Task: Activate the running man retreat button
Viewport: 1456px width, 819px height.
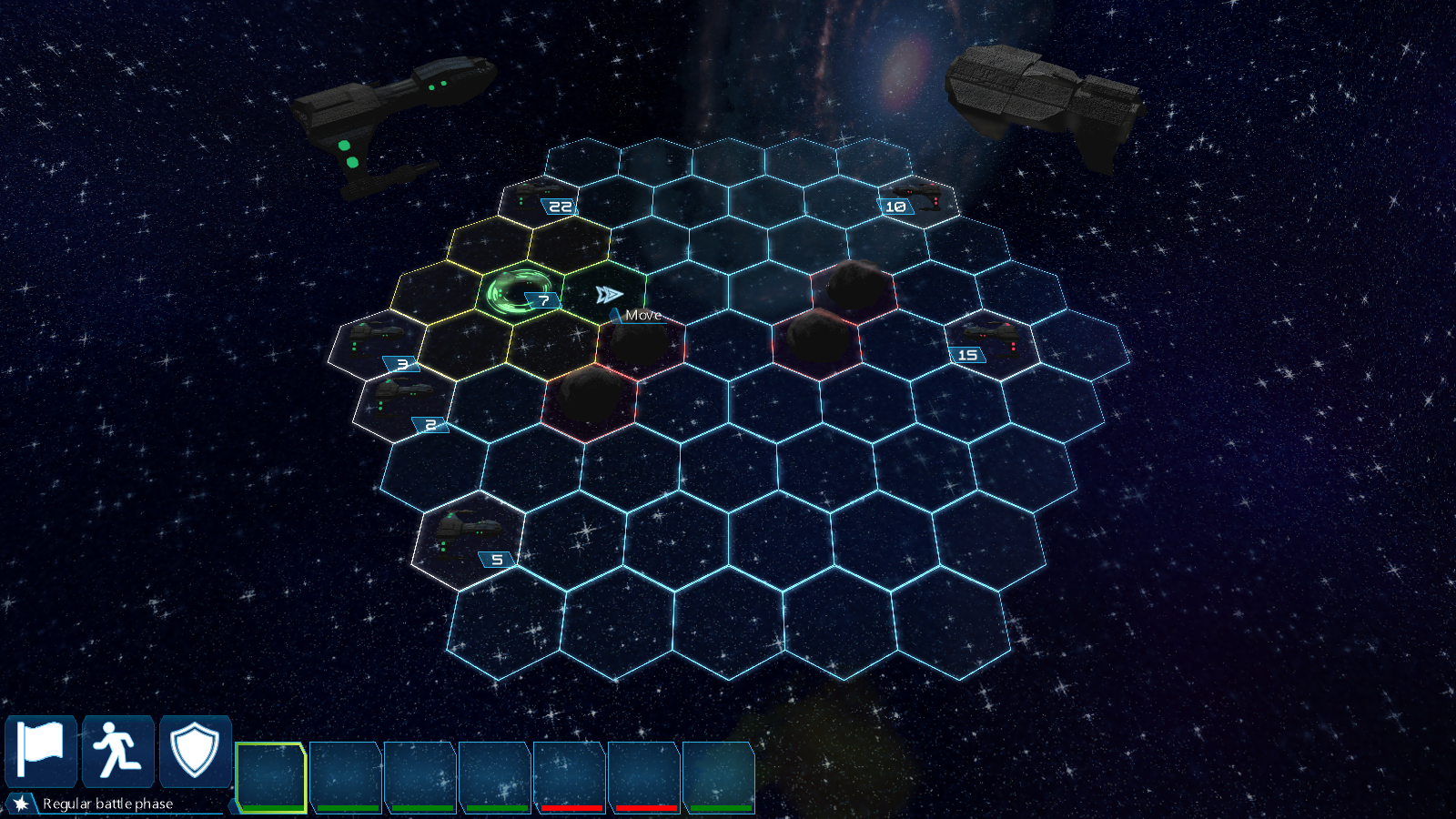Action: (118, 752)
